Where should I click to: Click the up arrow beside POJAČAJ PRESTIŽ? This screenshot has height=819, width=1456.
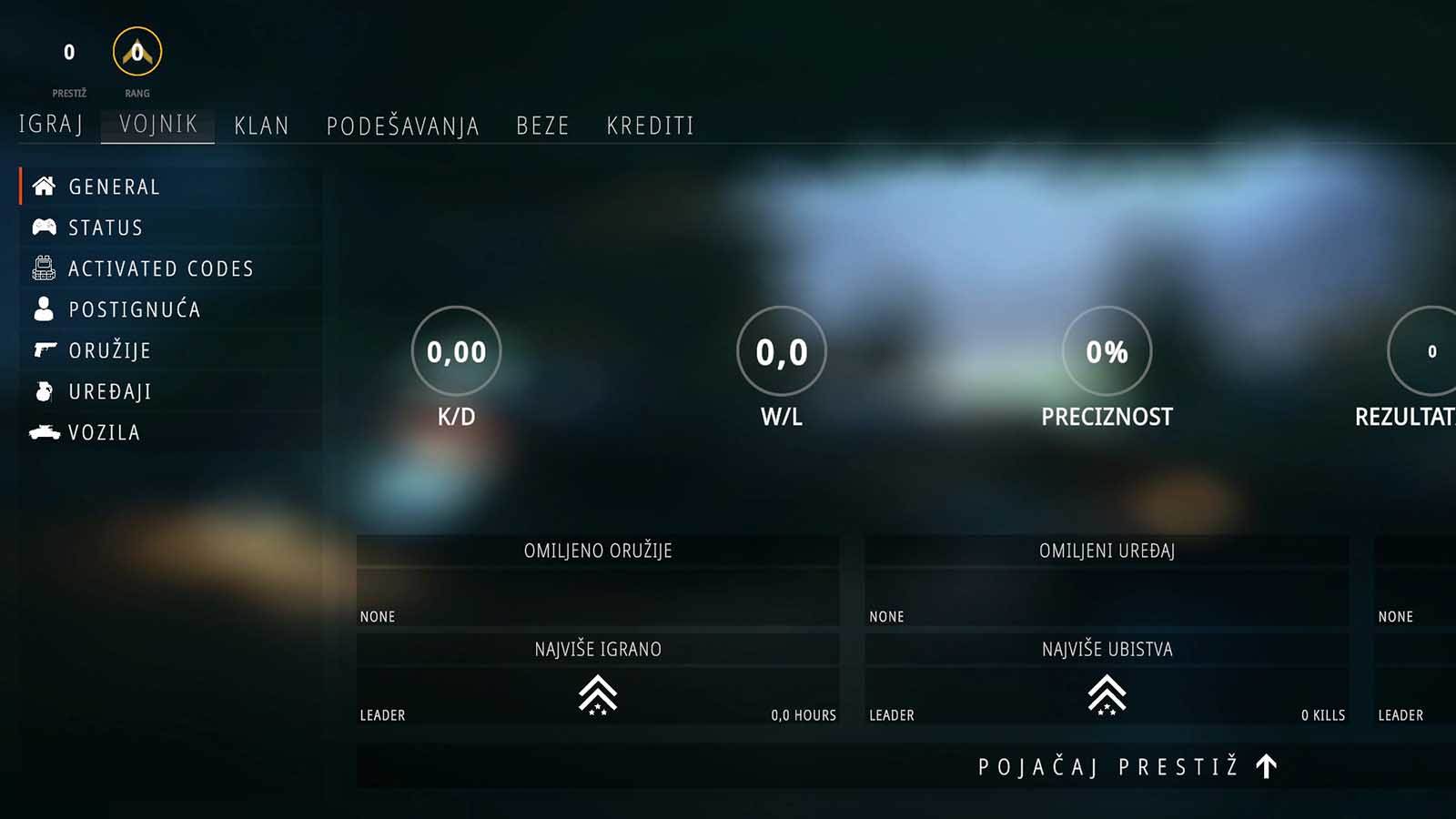tap(1265, 766)
